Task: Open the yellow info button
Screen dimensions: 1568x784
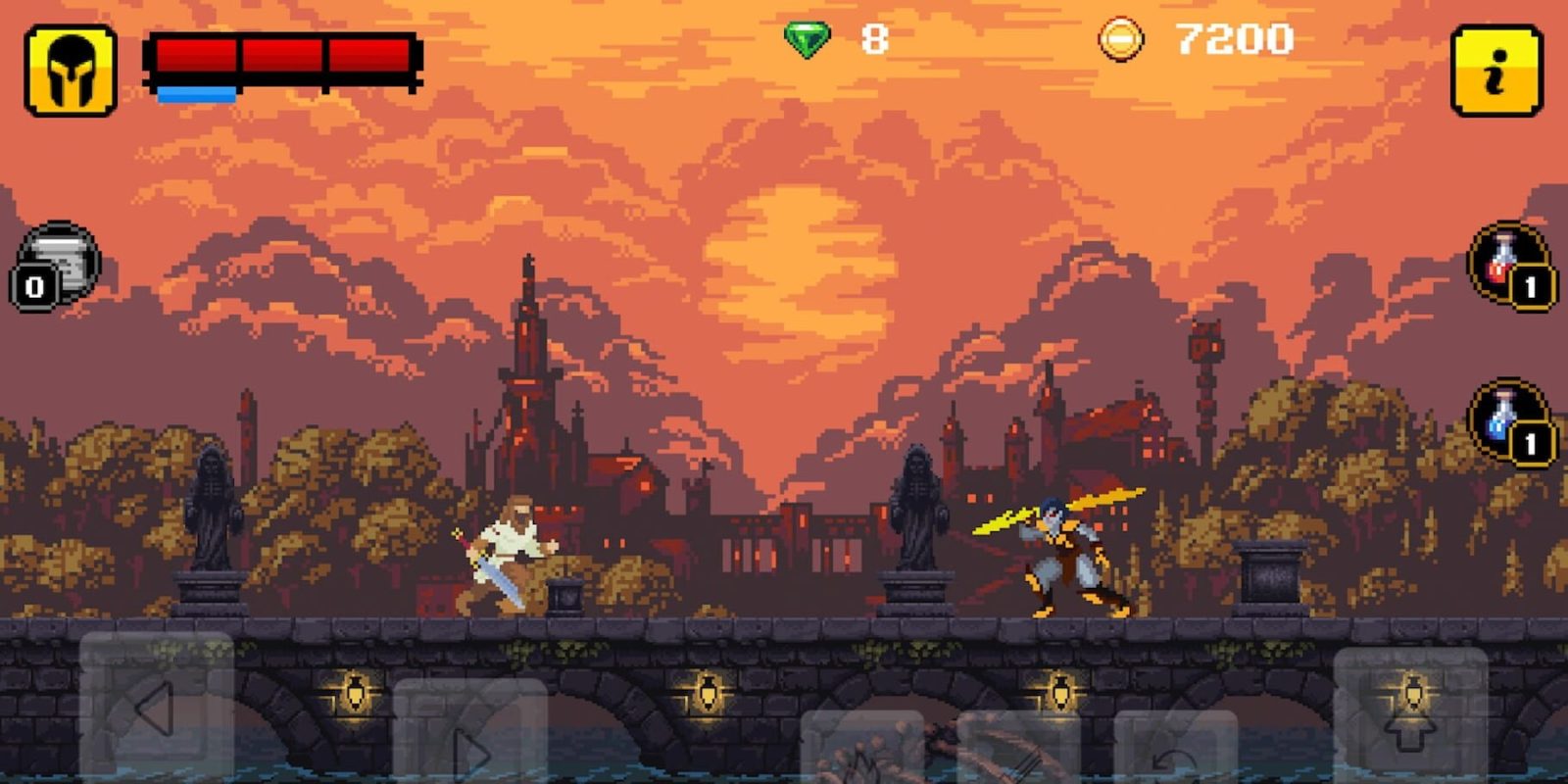Action: [1495, 71]
